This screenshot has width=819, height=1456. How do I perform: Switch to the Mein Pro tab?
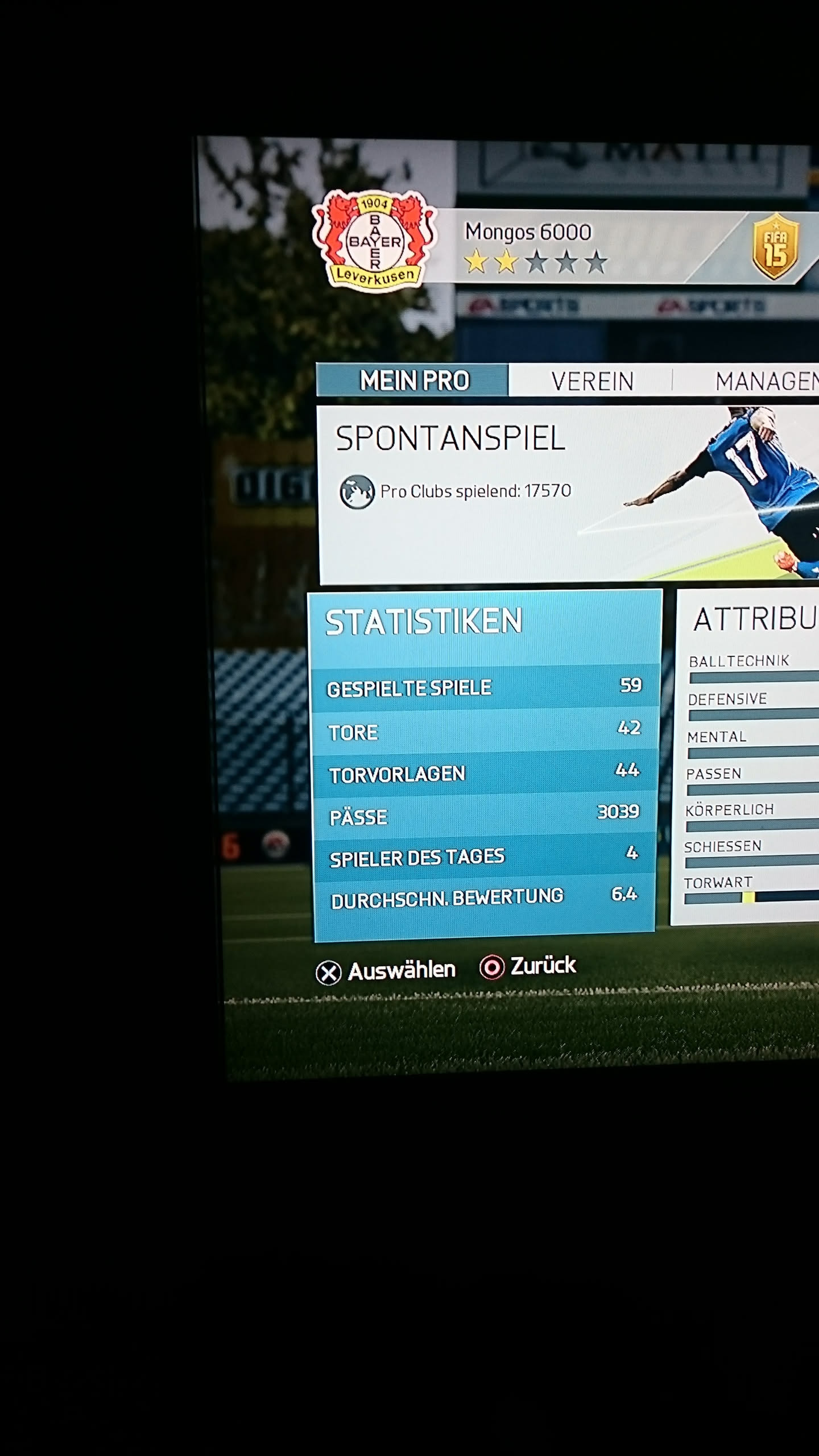point(413,380)
